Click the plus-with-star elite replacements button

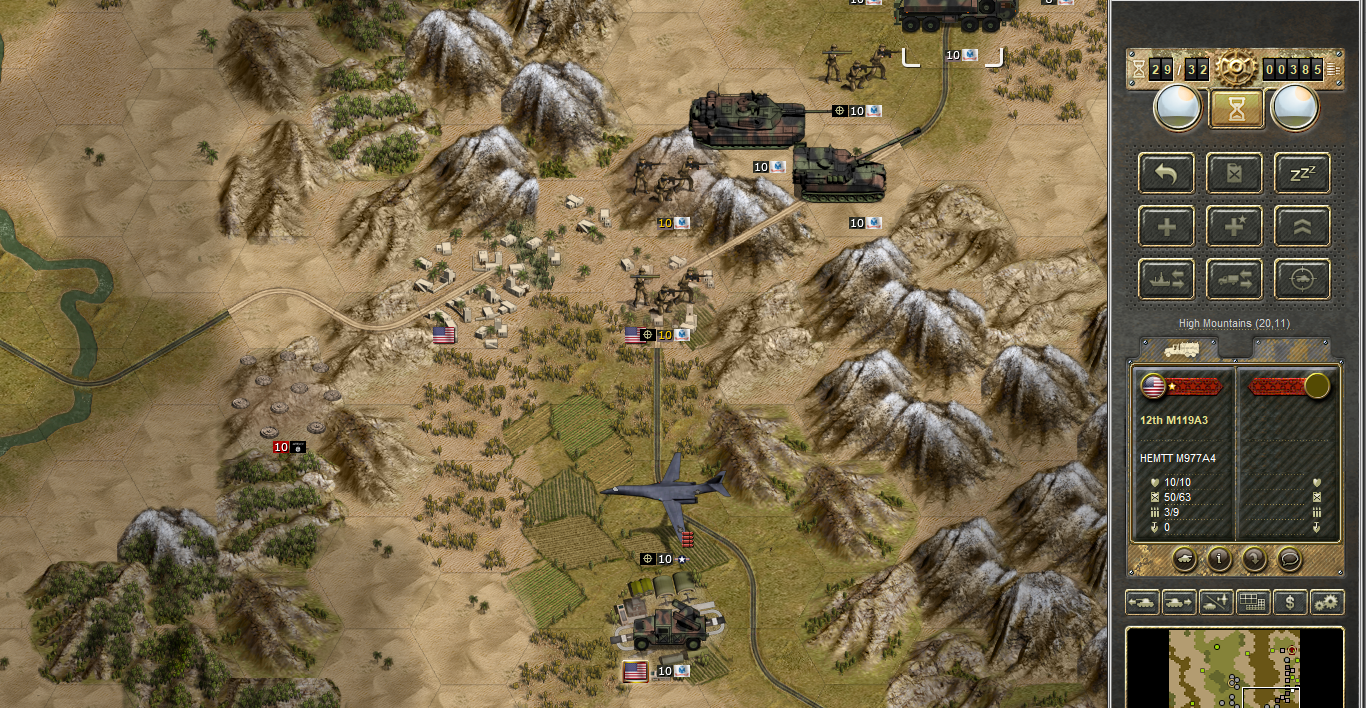pos(1234,226)
